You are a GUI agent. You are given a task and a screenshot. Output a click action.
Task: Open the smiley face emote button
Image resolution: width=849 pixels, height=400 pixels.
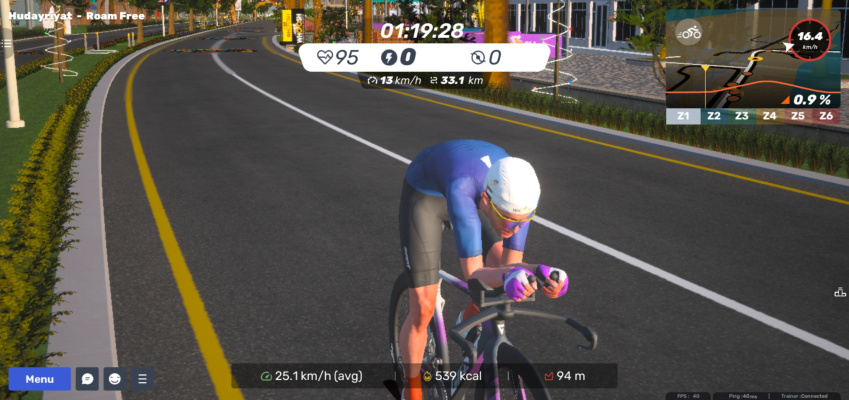point(115,379)
